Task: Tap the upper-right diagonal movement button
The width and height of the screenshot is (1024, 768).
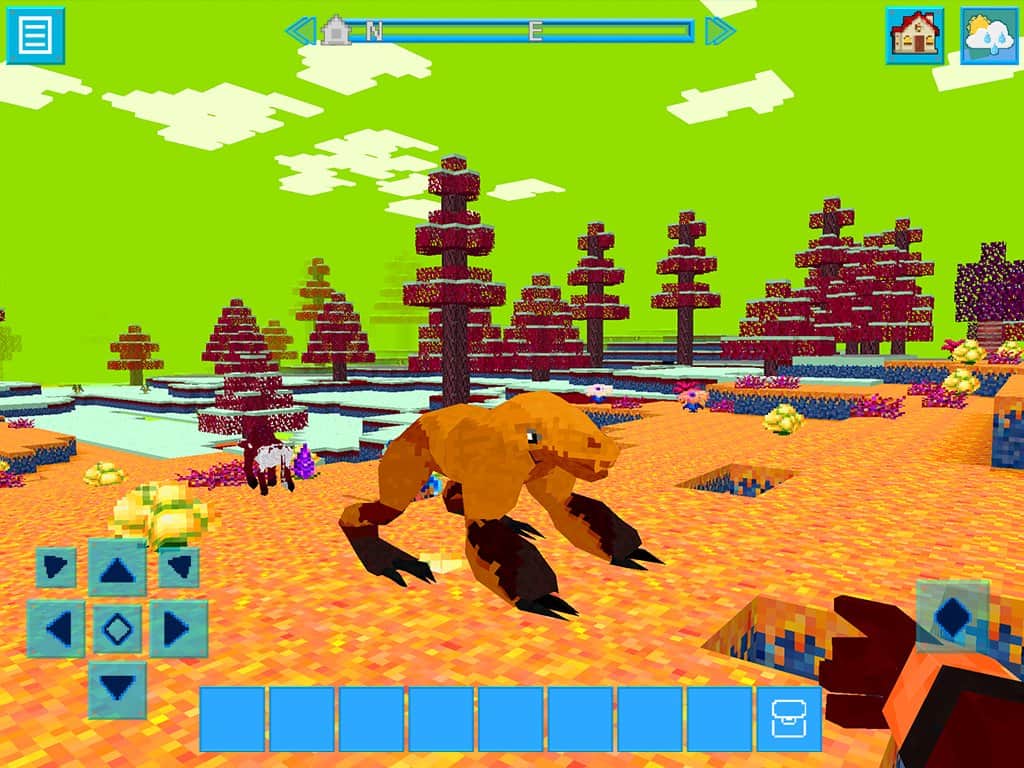Action: 178,568
